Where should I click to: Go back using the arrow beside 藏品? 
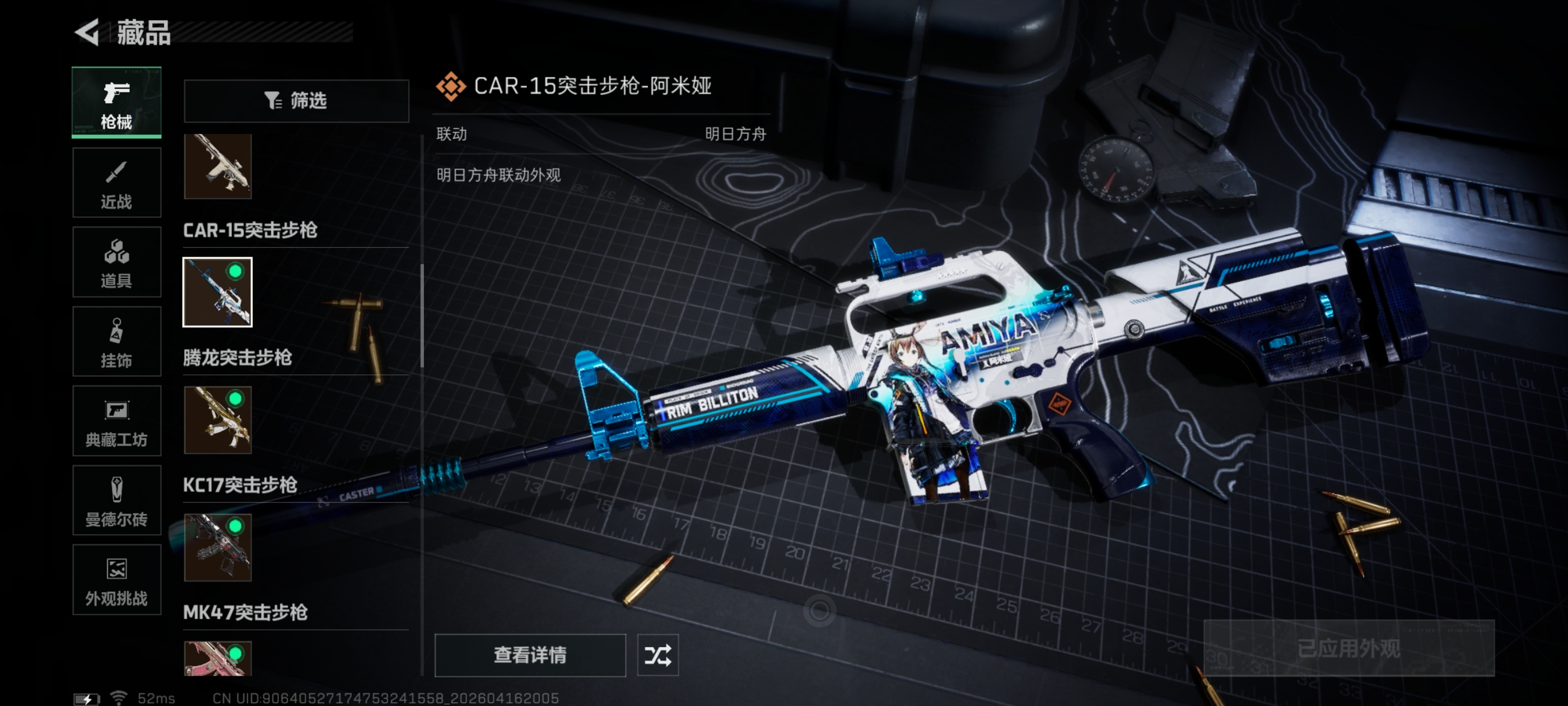87,32
